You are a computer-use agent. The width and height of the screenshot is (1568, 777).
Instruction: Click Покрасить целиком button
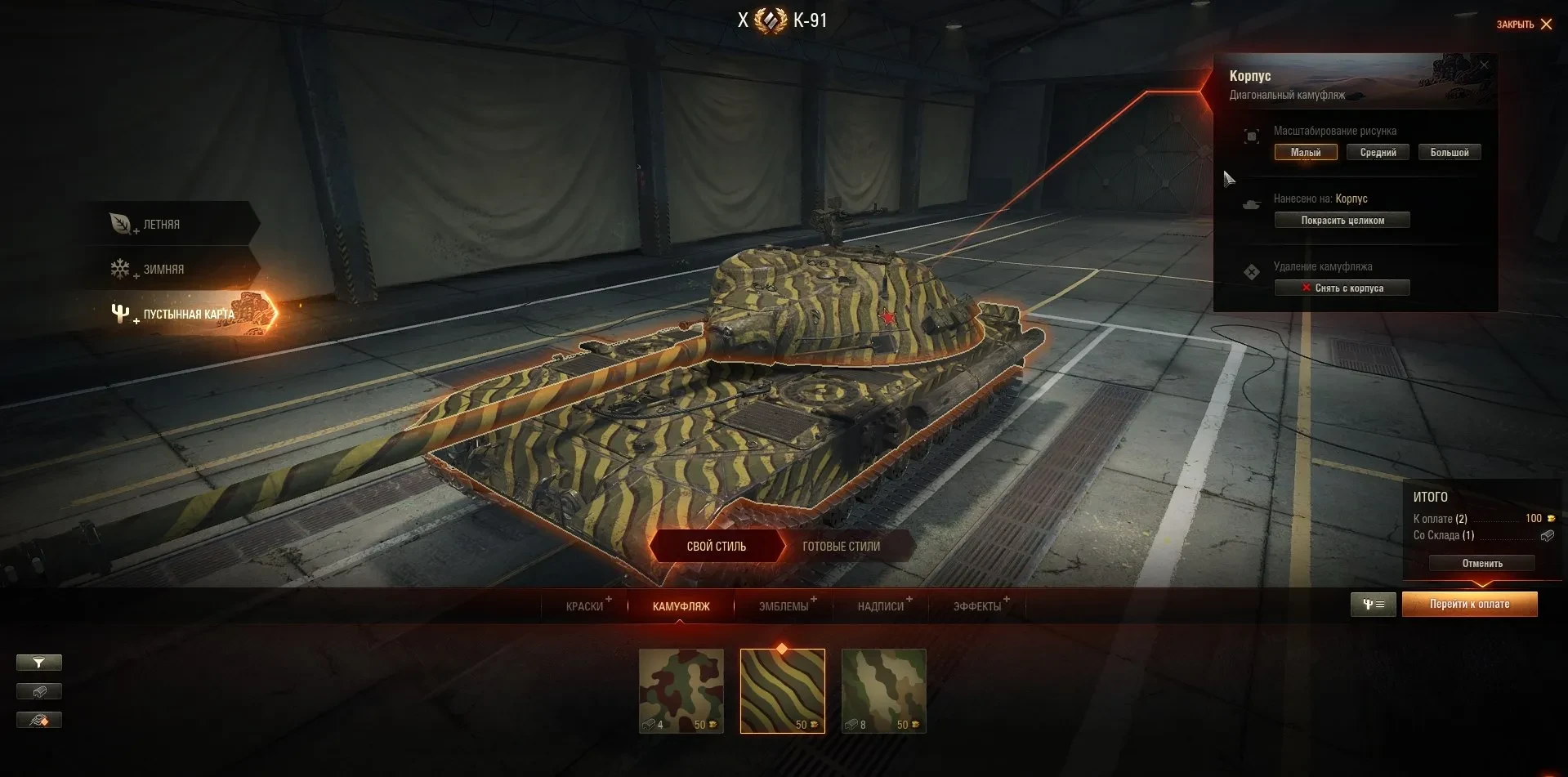1342,221
